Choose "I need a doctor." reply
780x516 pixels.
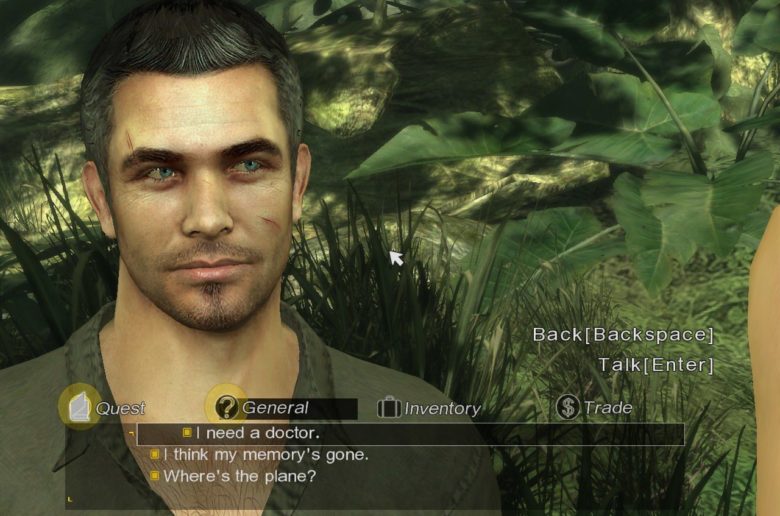(257, 433)
